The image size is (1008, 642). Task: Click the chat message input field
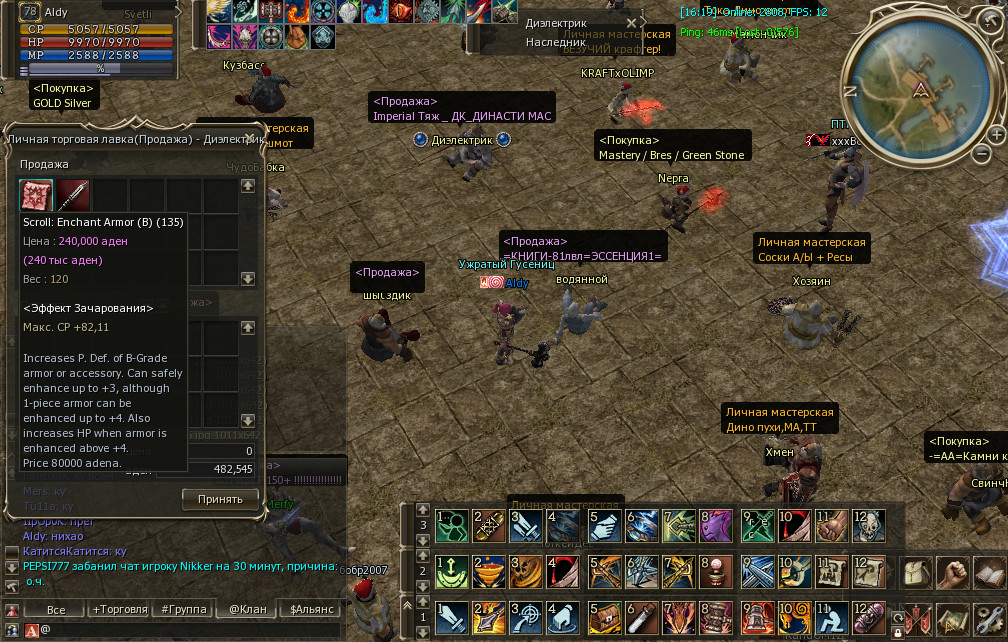(x=190, y=630)
